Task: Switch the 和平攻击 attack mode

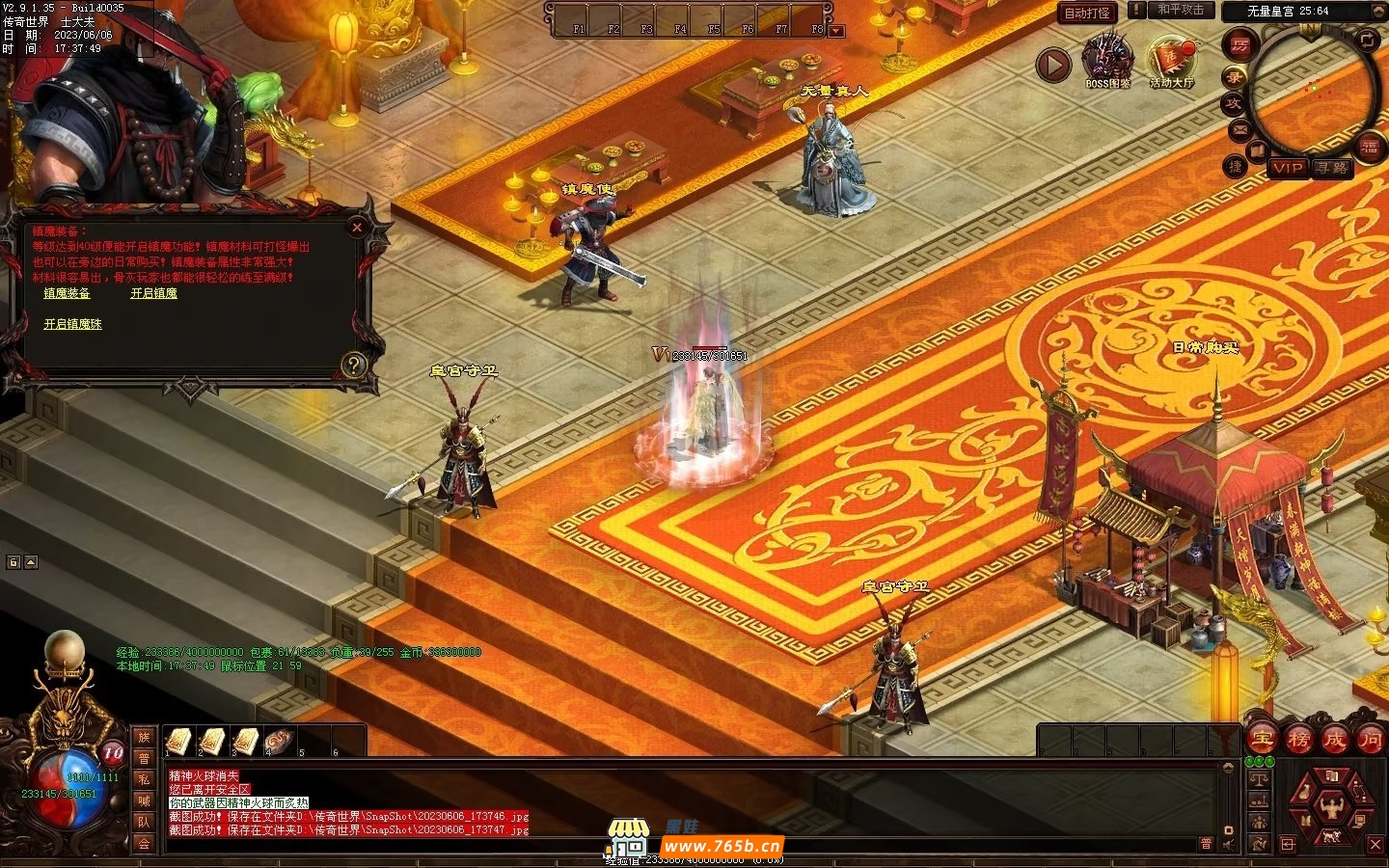Action: (x=1181, y=10)
